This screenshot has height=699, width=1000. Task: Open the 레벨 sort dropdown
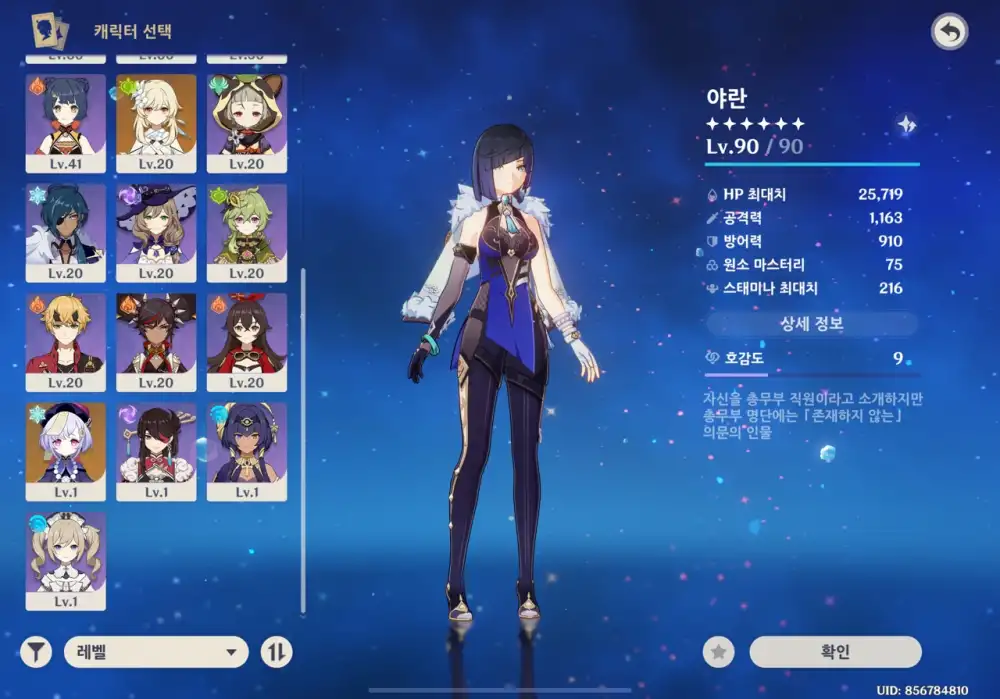point(156,653)
